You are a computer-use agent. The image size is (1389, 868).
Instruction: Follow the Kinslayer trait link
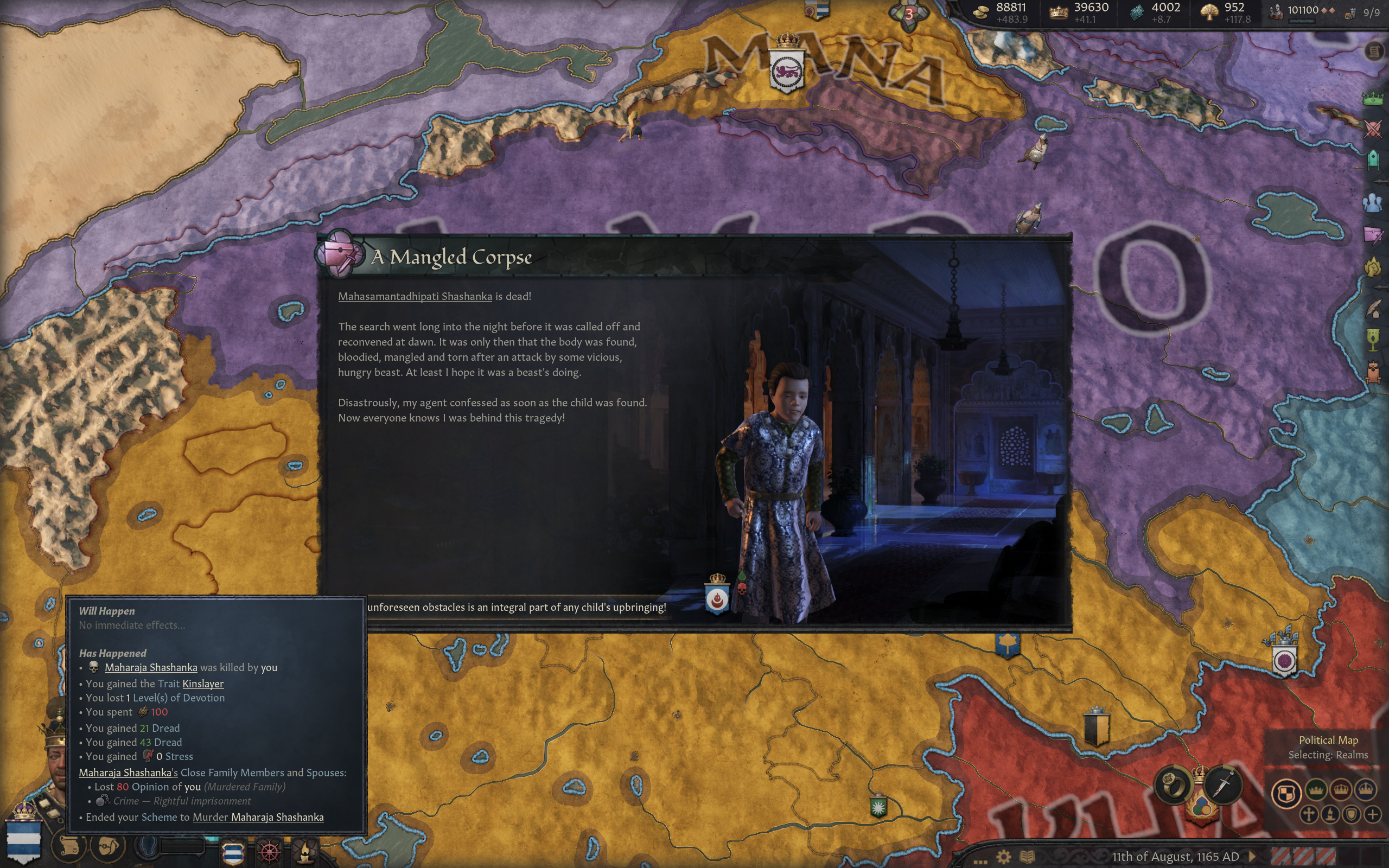[202, 684]
